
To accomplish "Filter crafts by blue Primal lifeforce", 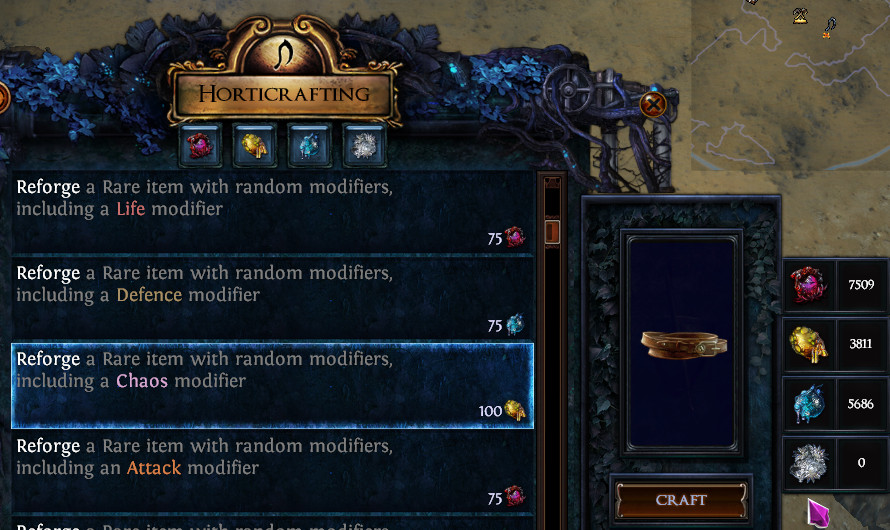I will click(309, 146).
